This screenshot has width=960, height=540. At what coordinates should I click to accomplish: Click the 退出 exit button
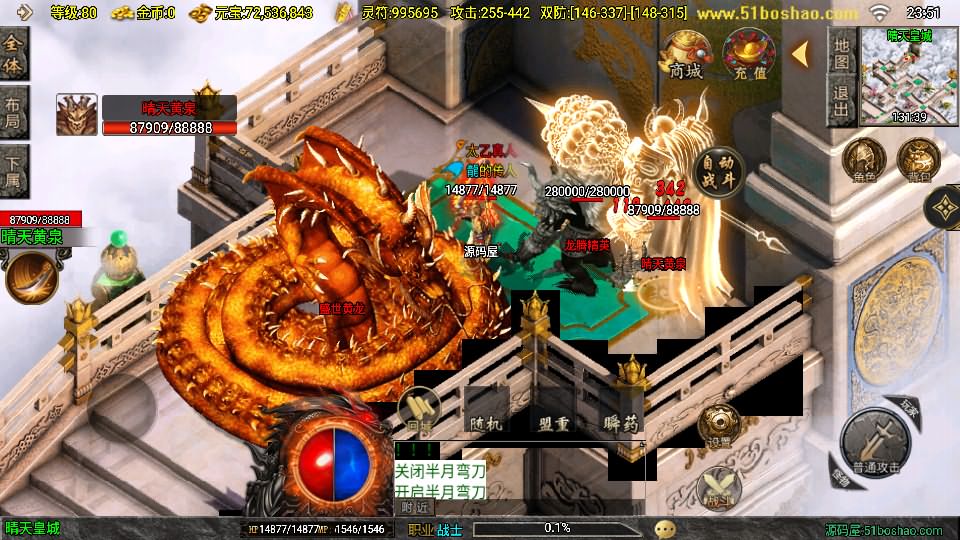tap(842, 102)
